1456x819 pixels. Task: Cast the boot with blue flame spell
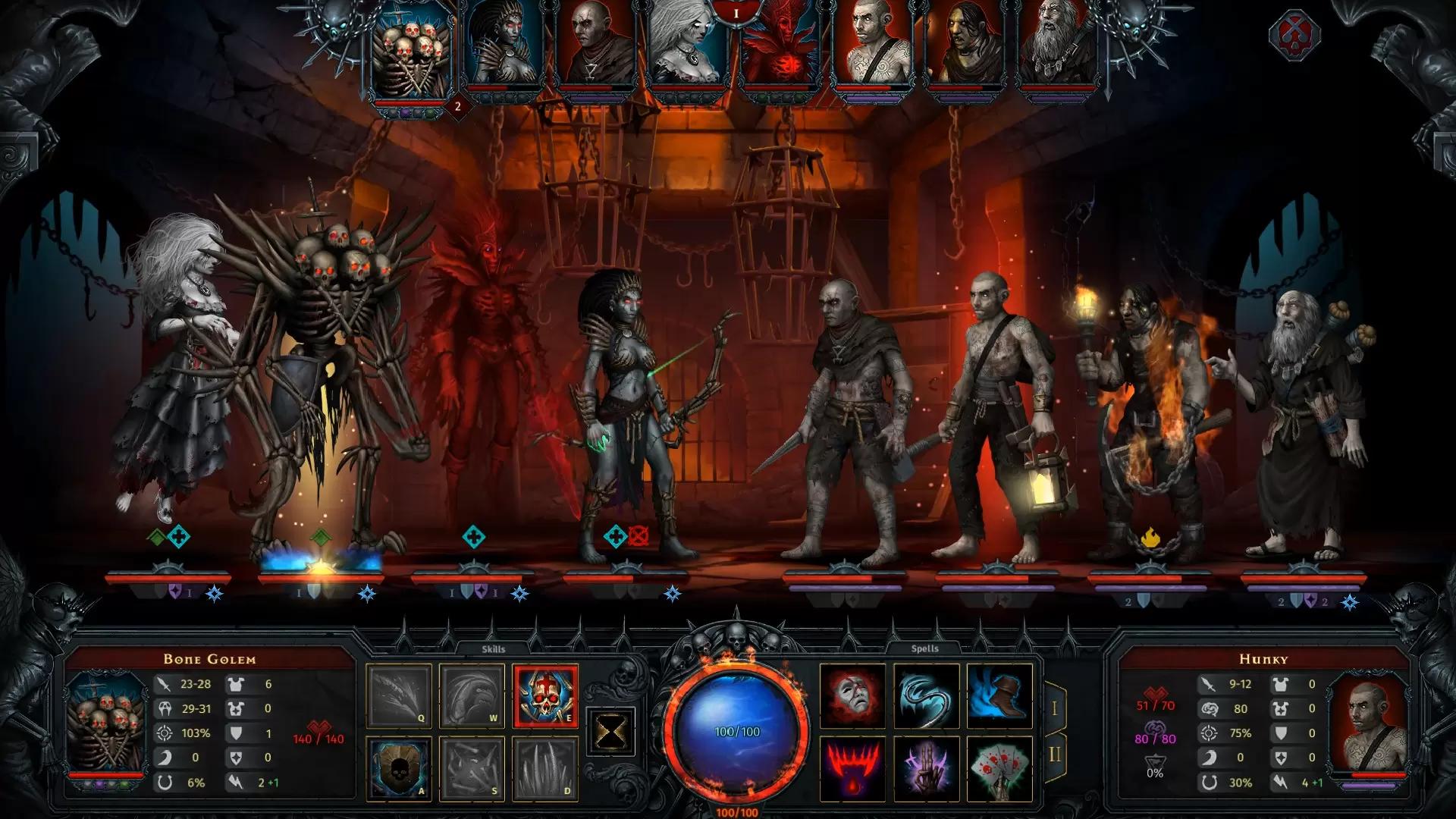click(999, 695)
